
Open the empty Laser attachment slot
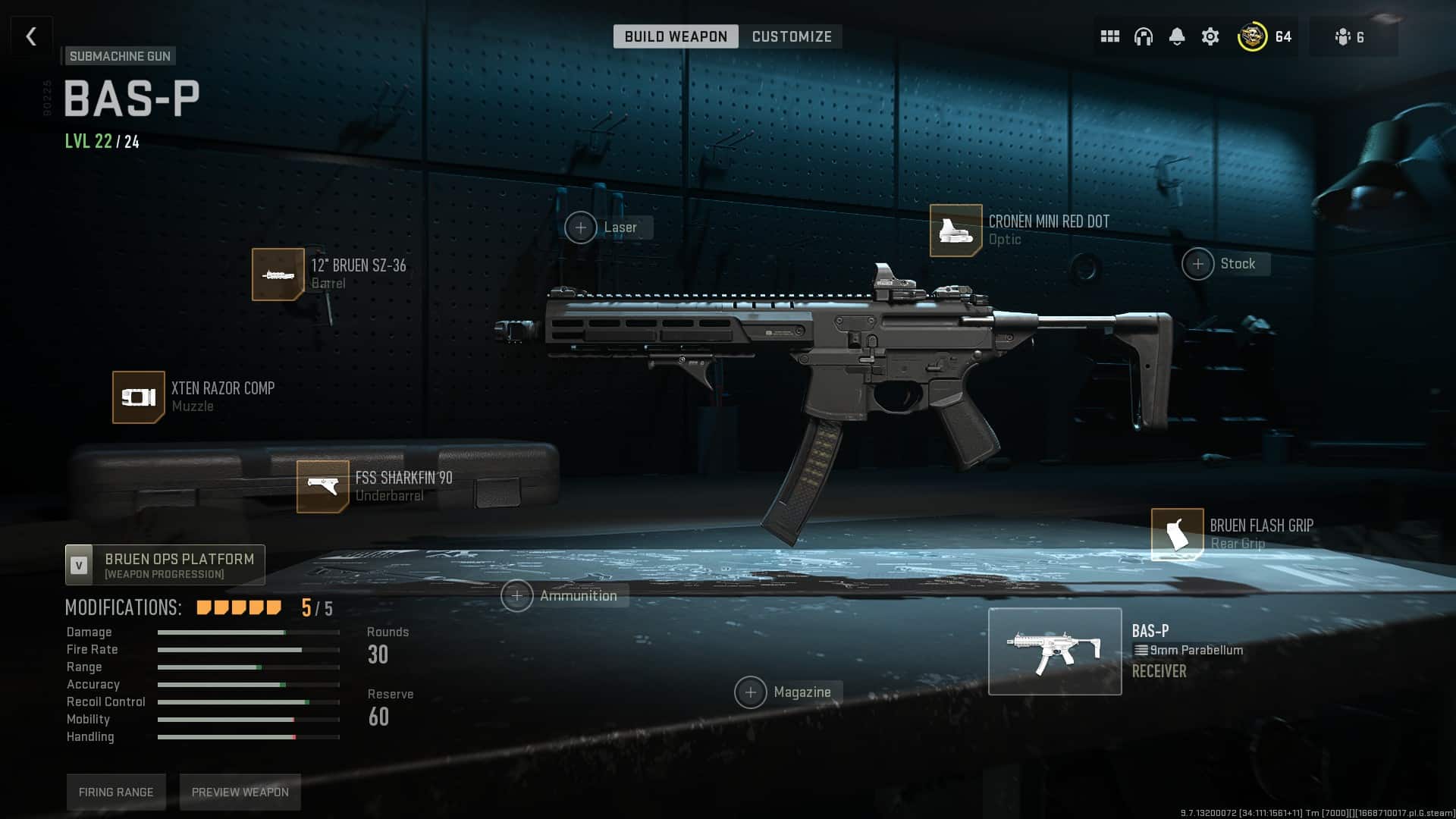(x=582, y=227)
